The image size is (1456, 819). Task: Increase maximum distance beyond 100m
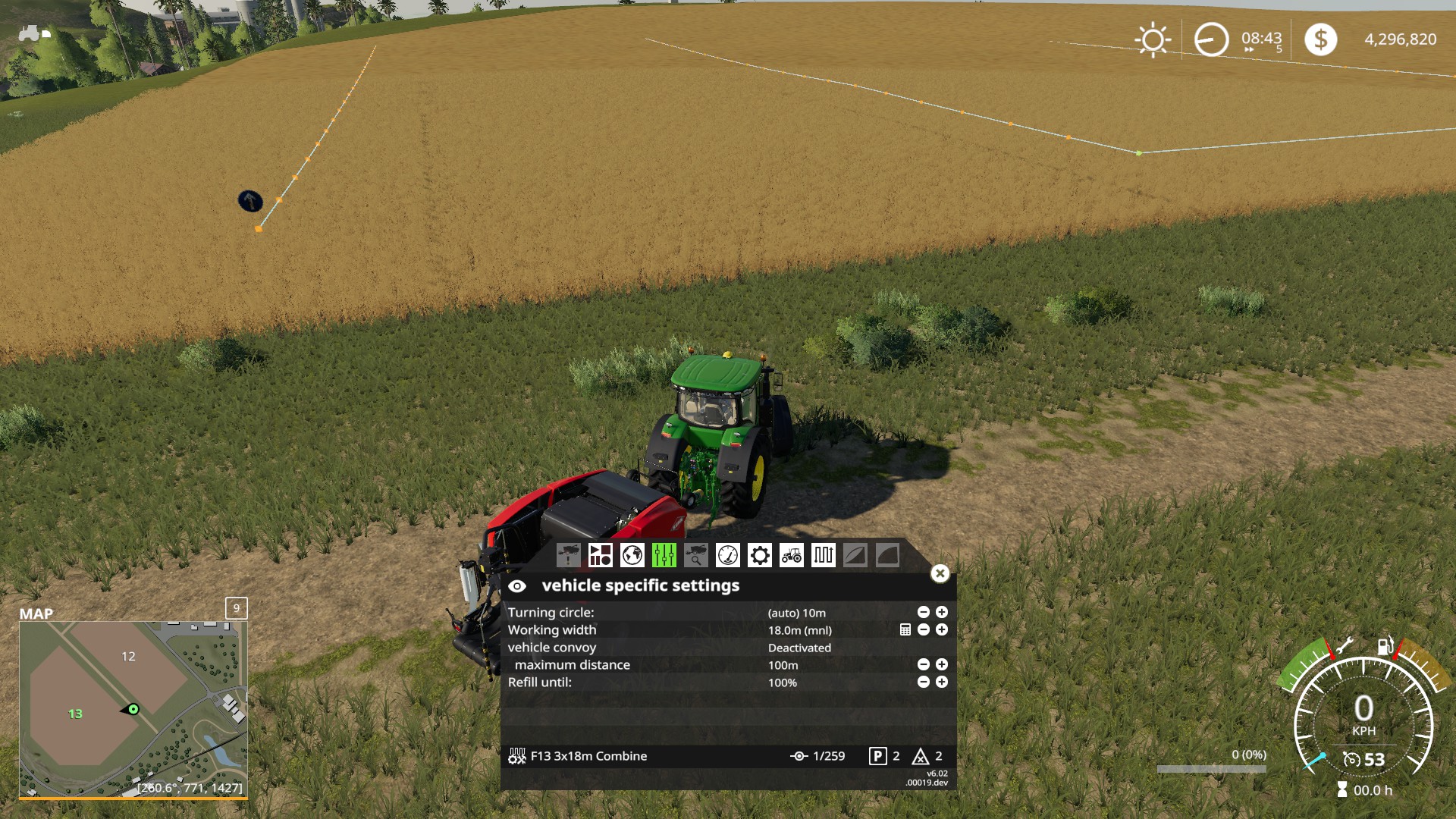click(x=941, y=665)
